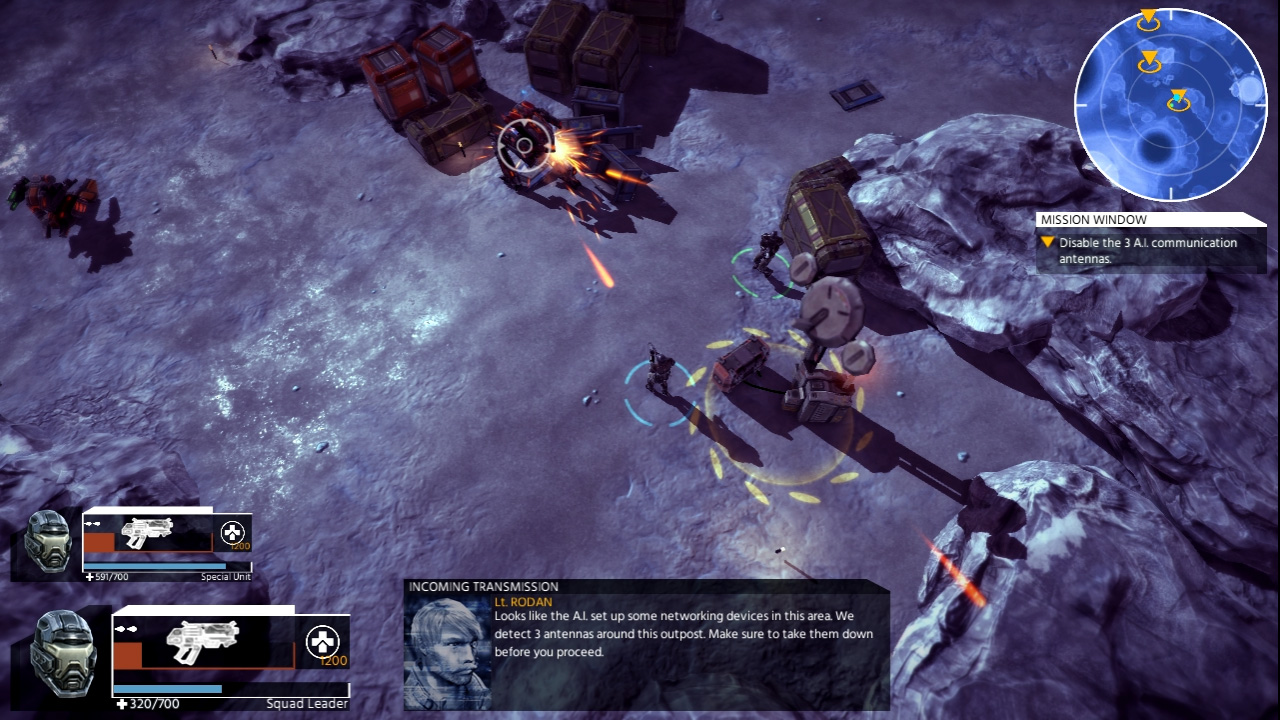Select the Squad Leader helmet portrait

65,654
